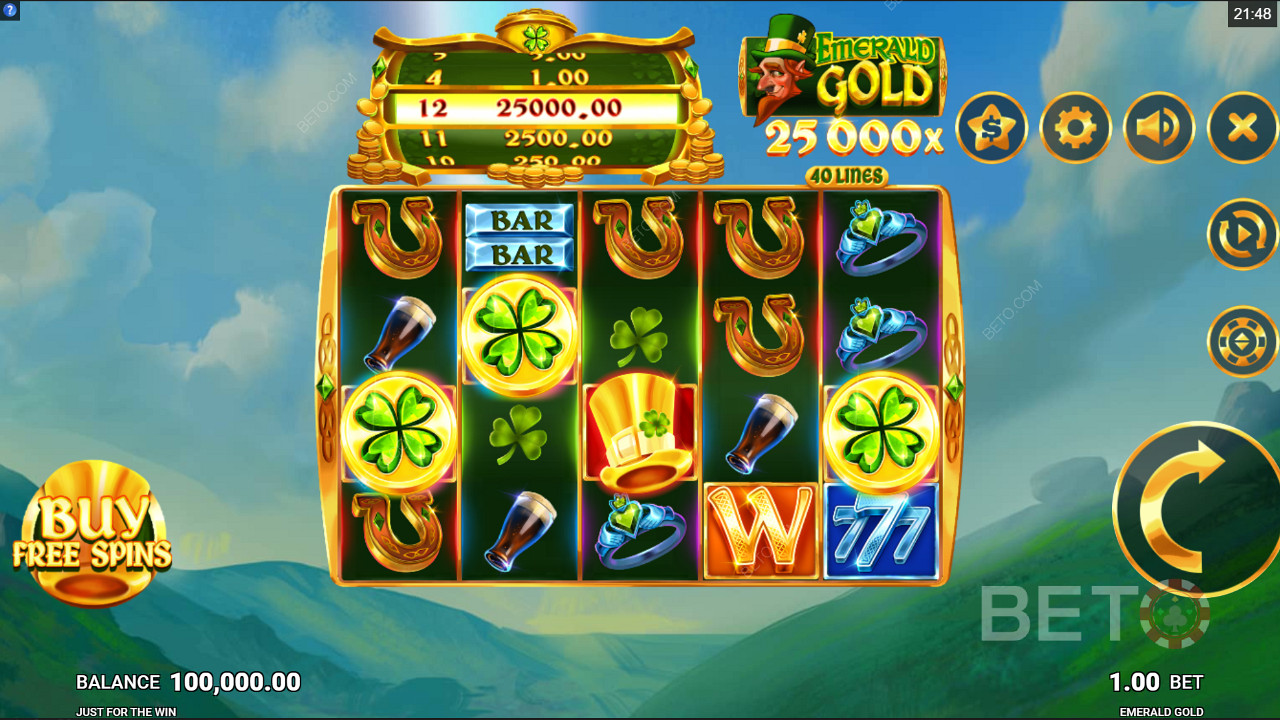Toggle the sound speaker button
1280x720 pixels.
pos(1159,128)
